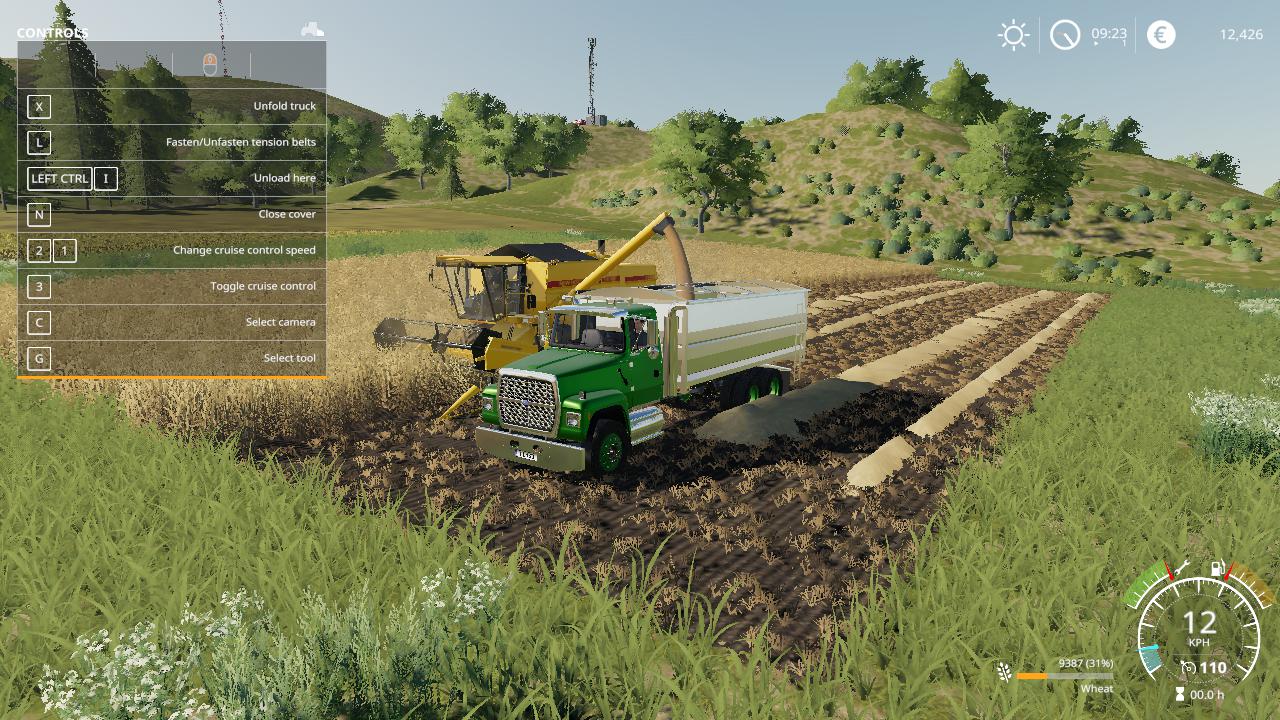
Task: Click the sun weather icon
Action: pyautogui.click(x=1013, y=36)
